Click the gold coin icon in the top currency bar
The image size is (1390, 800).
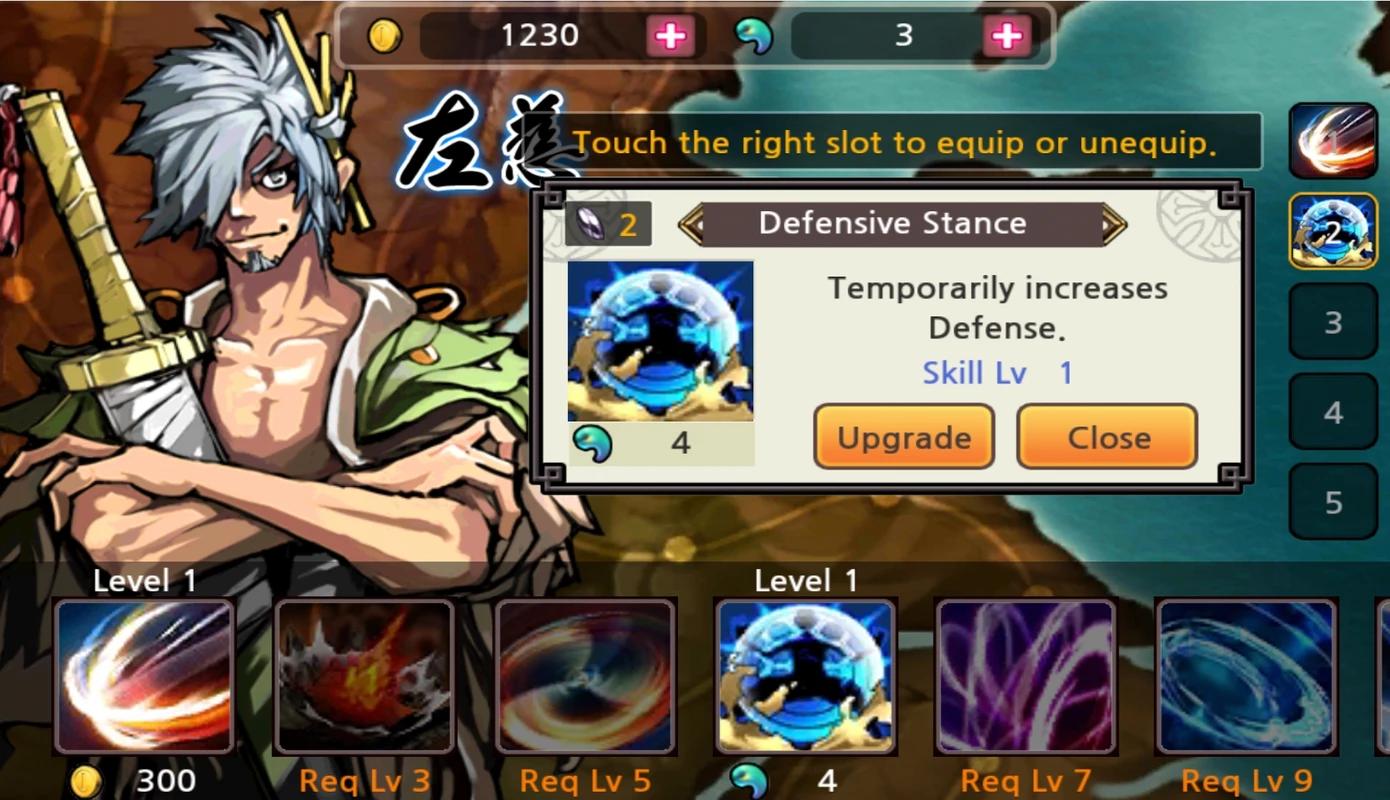385,35
